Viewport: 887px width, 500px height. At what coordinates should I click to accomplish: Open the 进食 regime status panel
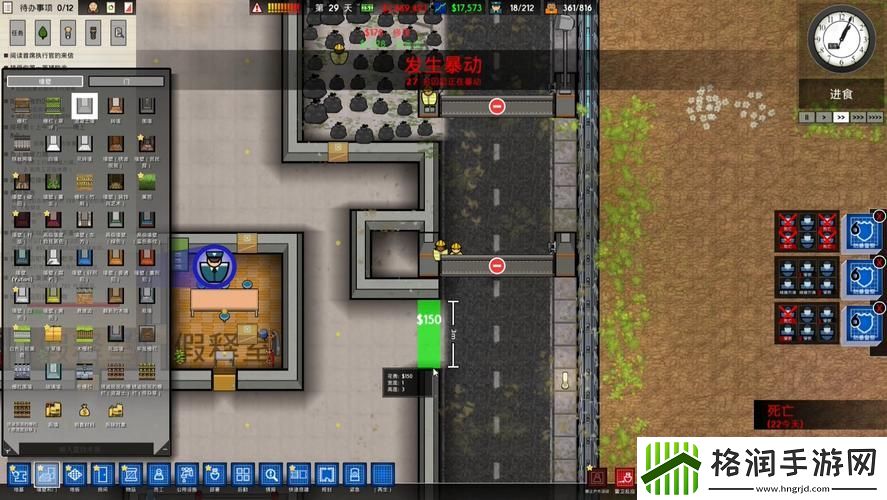841,93
